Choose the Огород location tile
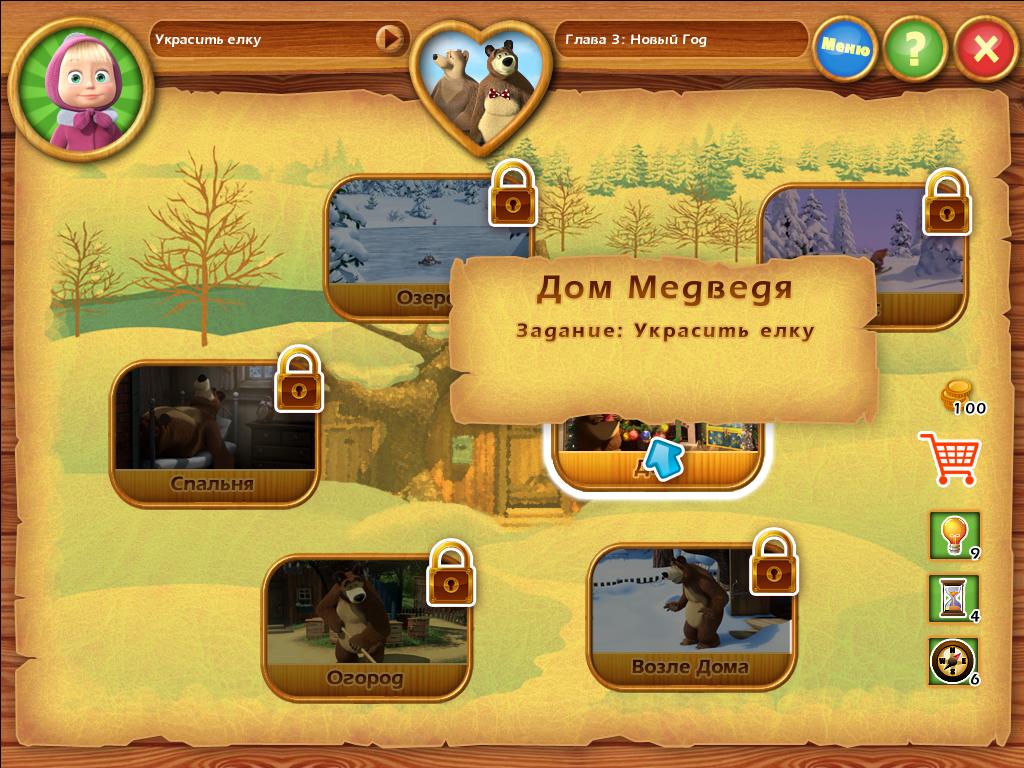This screenshot has height=768, width=1024. (365, 628)
